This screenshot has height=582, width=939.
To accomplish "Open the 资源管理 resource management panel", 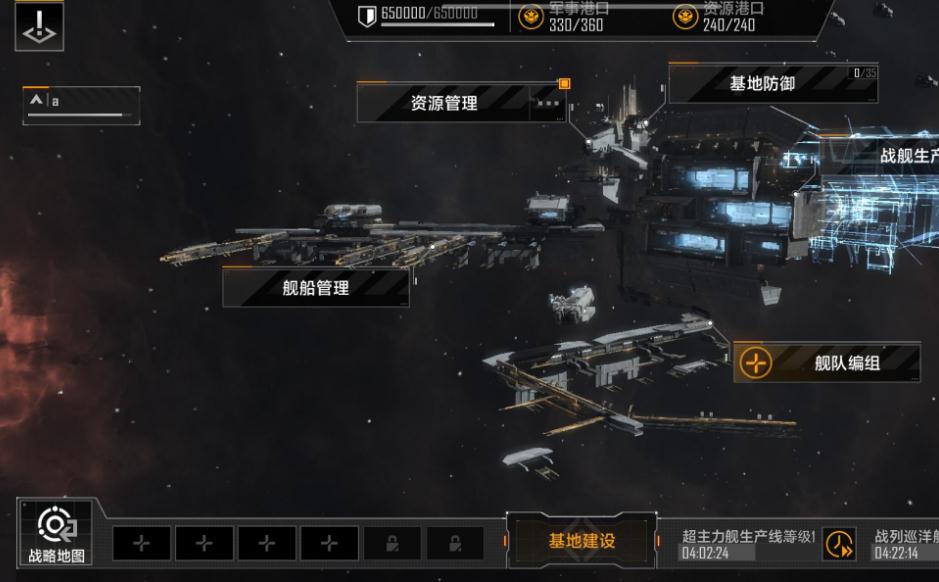I will tap(444, 103).
